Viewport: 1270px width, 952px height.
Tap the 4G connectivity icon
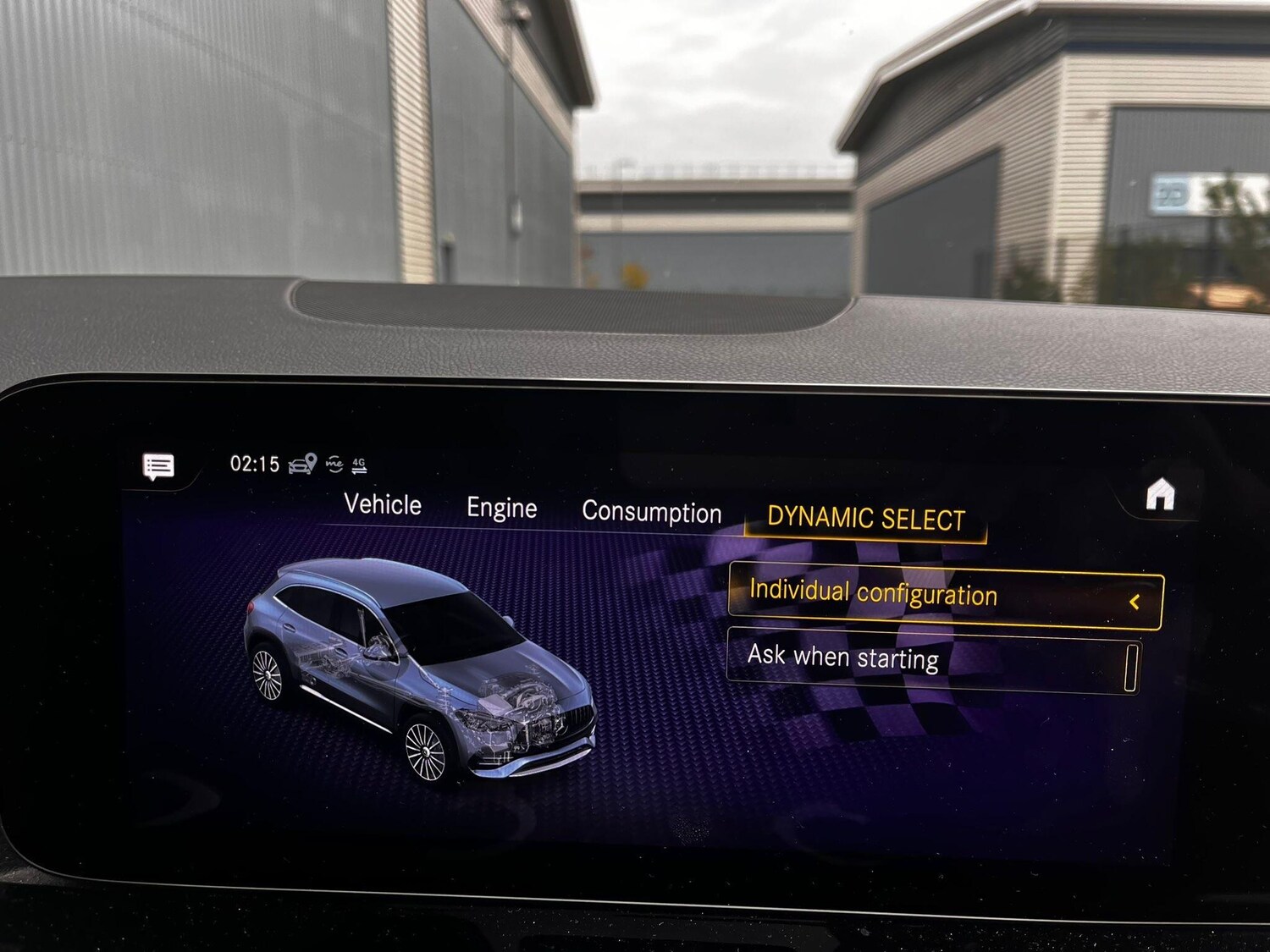362,459
